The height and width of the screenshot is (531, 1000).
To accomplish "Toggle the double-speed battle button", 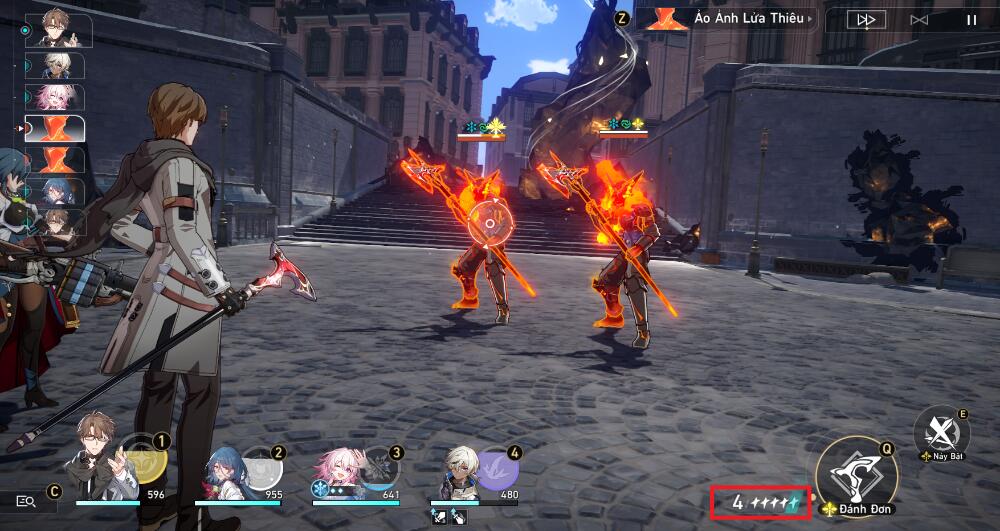I will [x=865, y=19].
